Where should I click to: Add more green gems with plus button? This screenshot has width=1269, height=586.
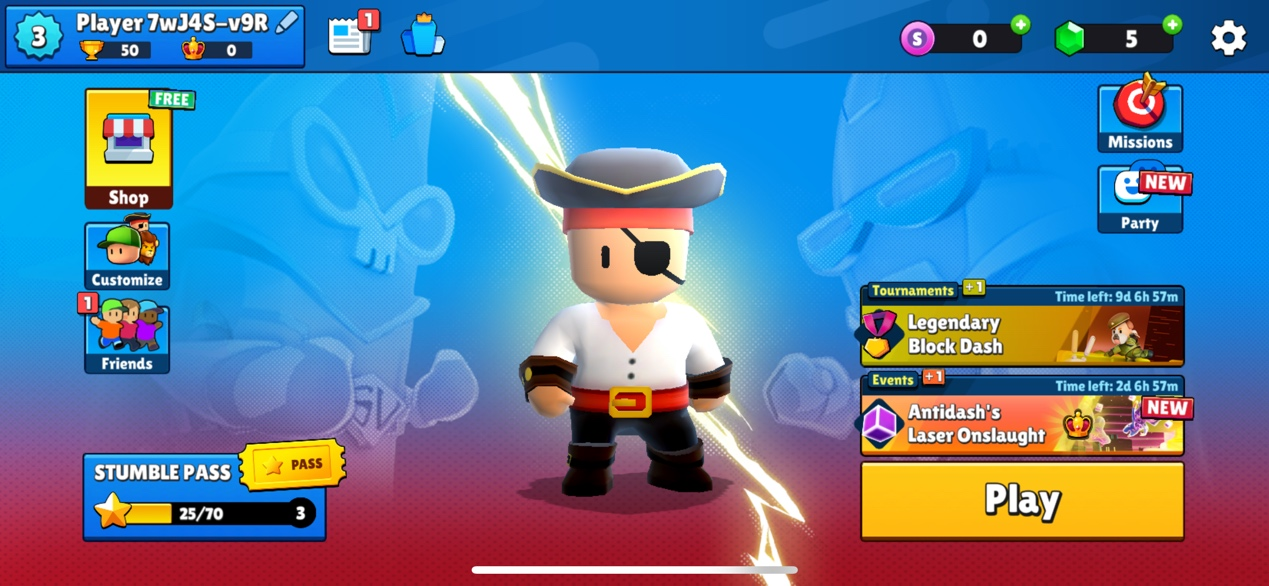point(1172,25)
